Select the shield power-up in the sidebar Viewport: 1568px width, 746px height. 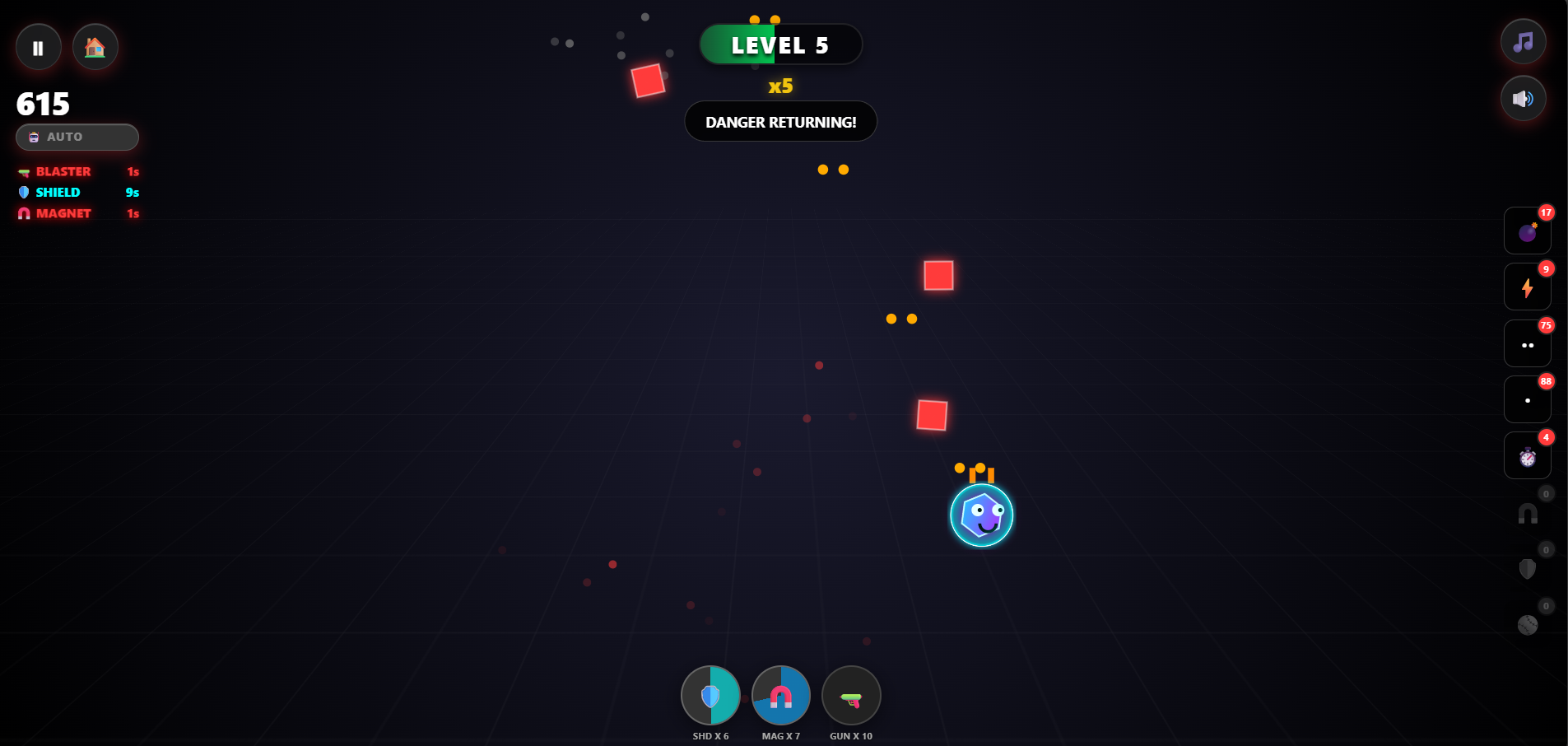coord(1527,568)
